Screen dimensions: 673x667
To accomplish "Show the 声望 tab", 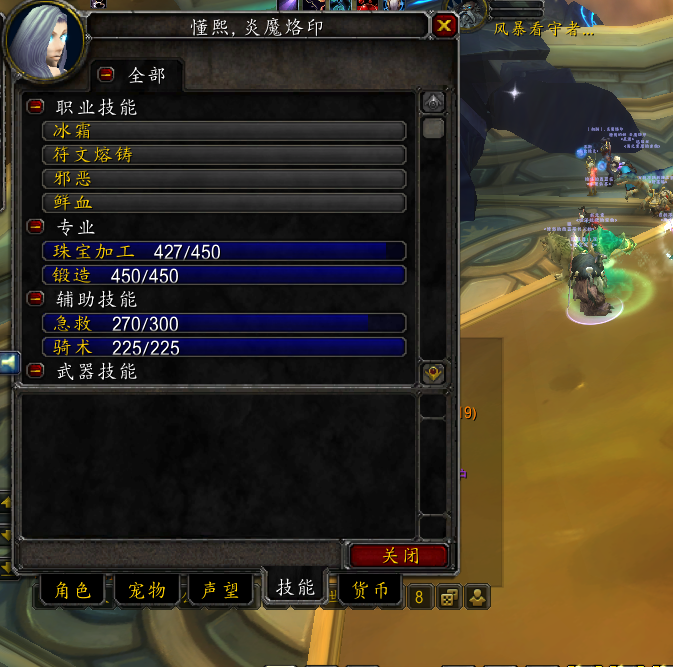I will pyautogui.click(x=219, y=591).
